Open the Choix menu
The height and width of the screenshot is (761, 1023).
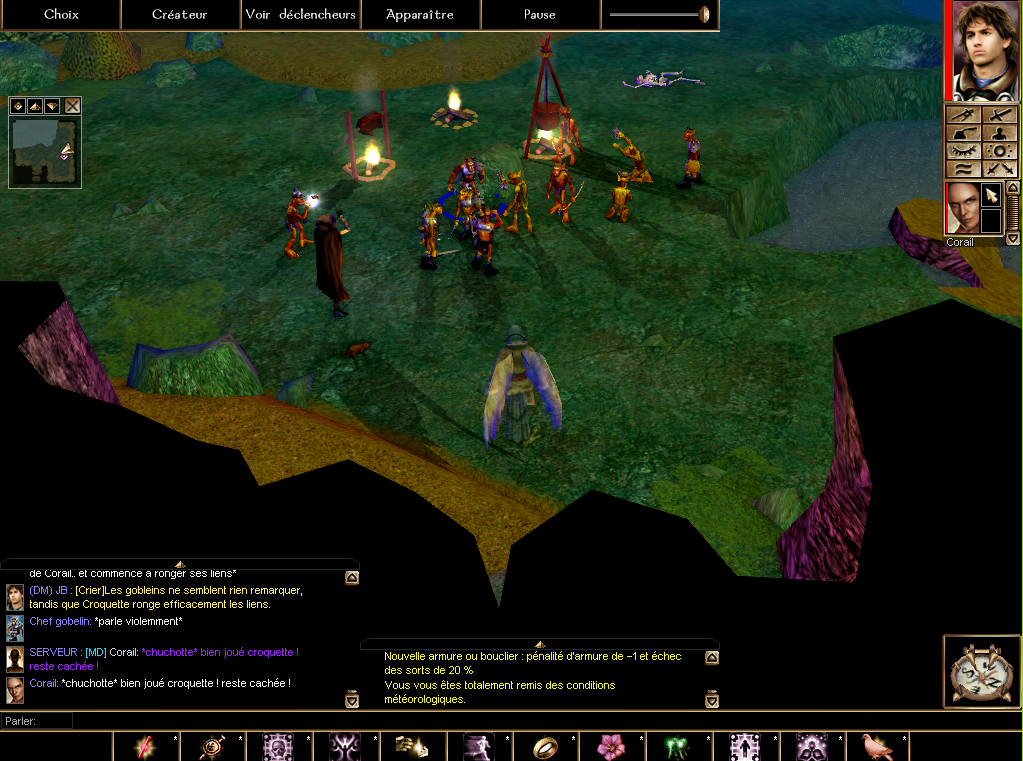coord(61,14)
